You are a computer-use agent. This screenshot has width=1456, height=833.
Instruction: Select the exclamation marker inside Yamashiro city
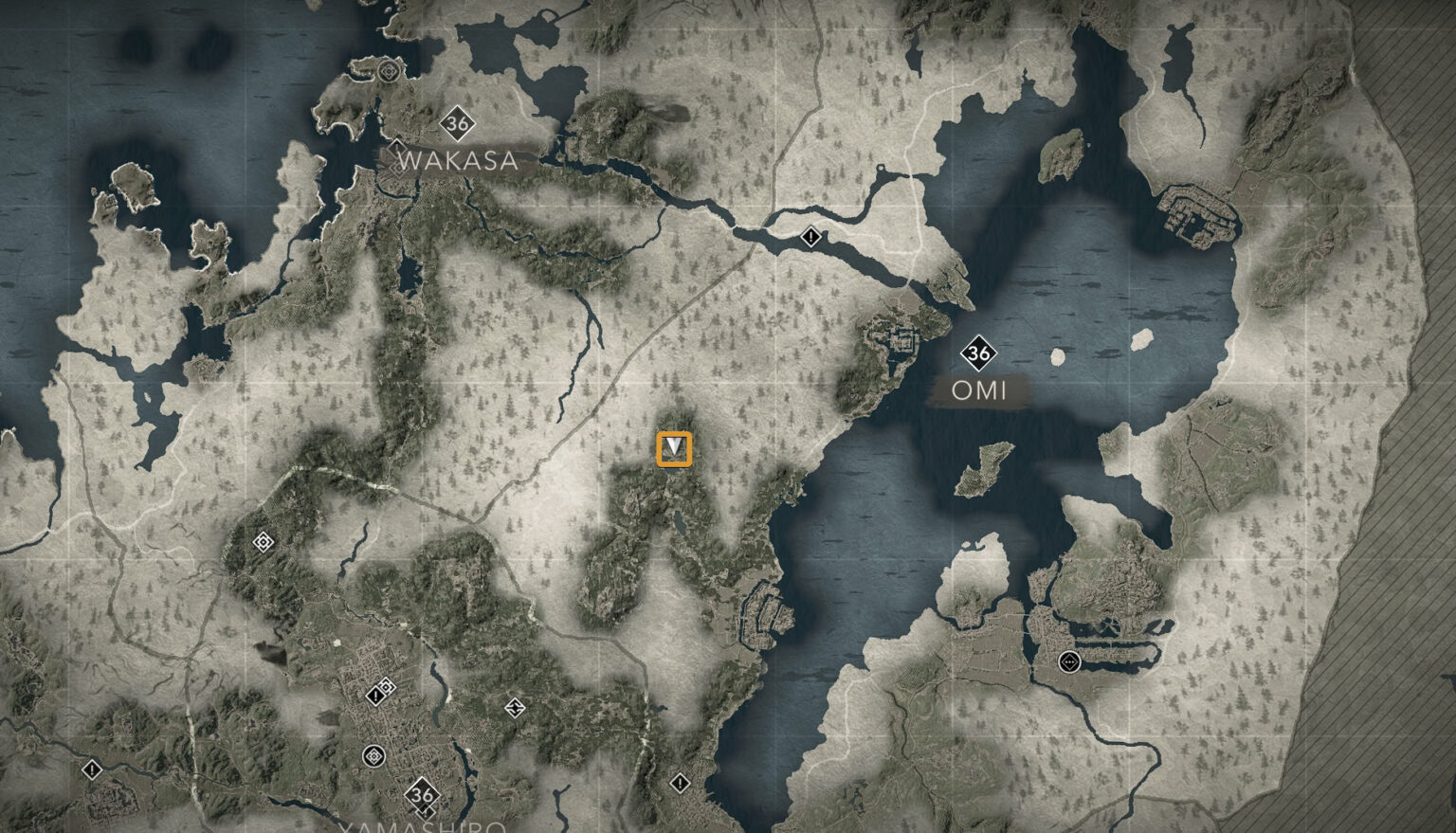click(x=375, y=695)
